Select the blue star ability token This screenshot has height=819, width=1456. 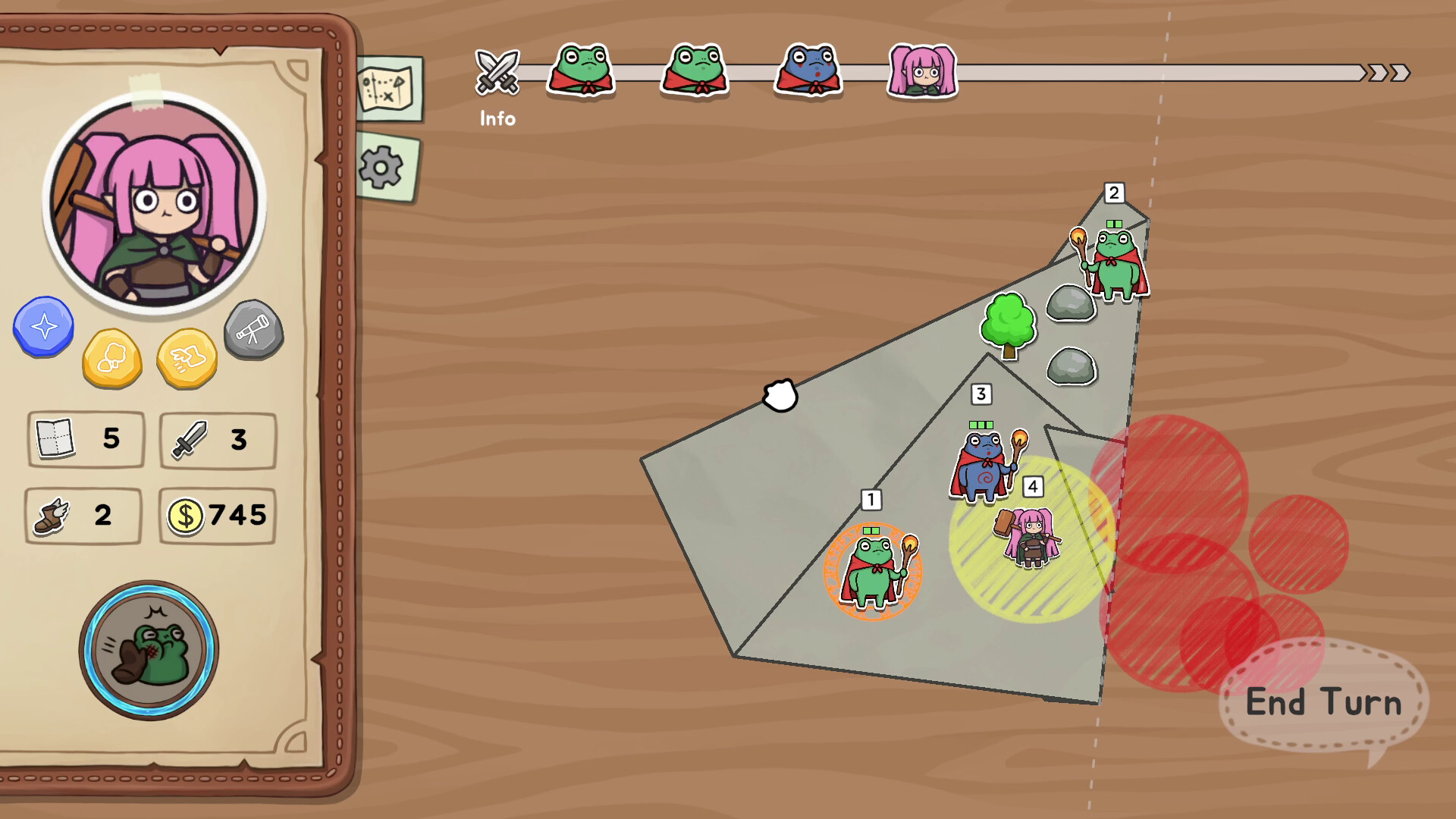pos(43,328)
